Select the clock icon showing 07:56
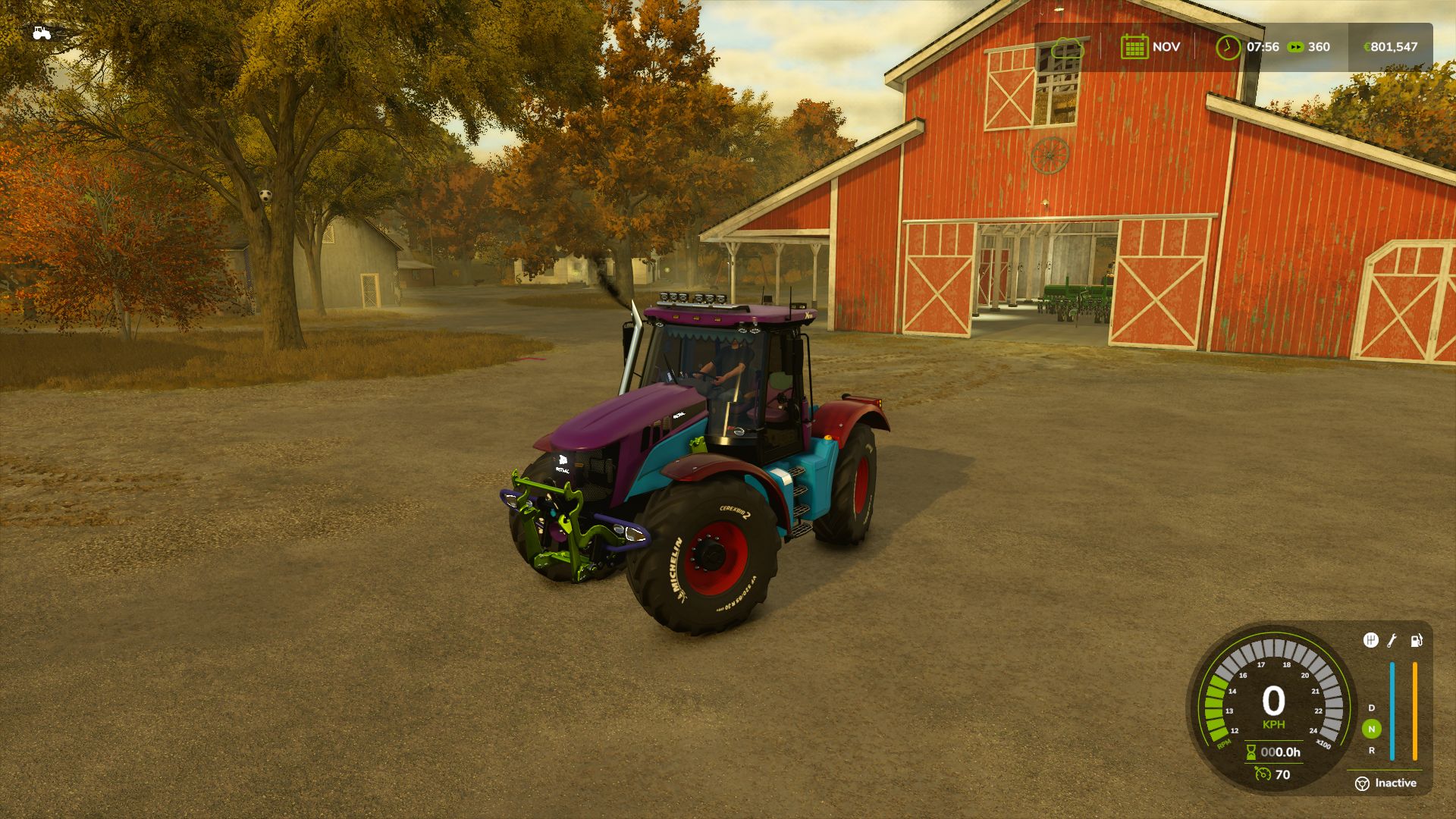1456x819 pixels. [1228, 47]
